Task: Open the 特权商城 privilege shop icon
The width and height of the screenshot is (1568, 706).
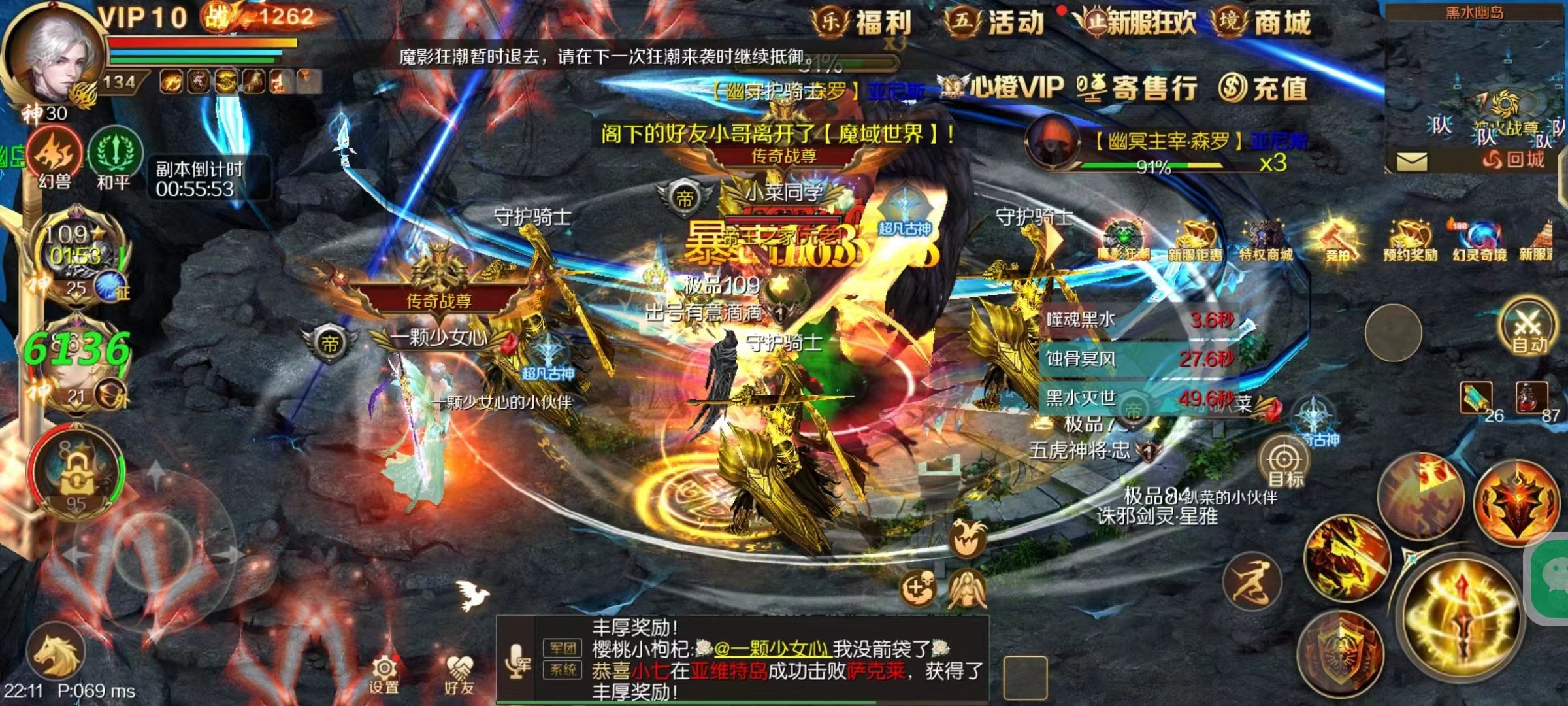Action: point(1266,241)
